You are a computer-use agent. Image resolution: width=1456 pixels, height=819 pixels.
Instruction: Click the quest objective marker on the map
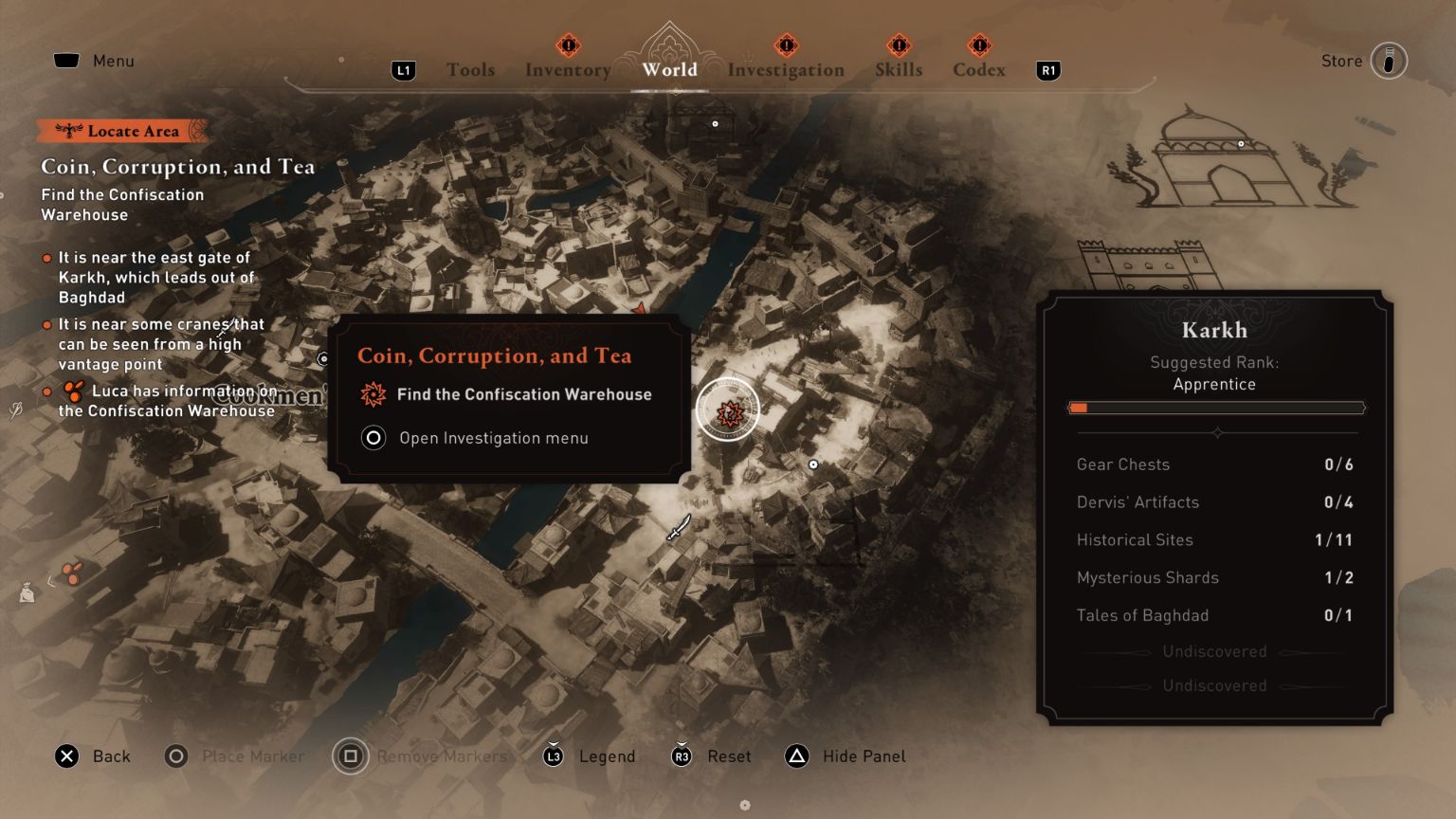pyautogui.click(x=727, y=409)
